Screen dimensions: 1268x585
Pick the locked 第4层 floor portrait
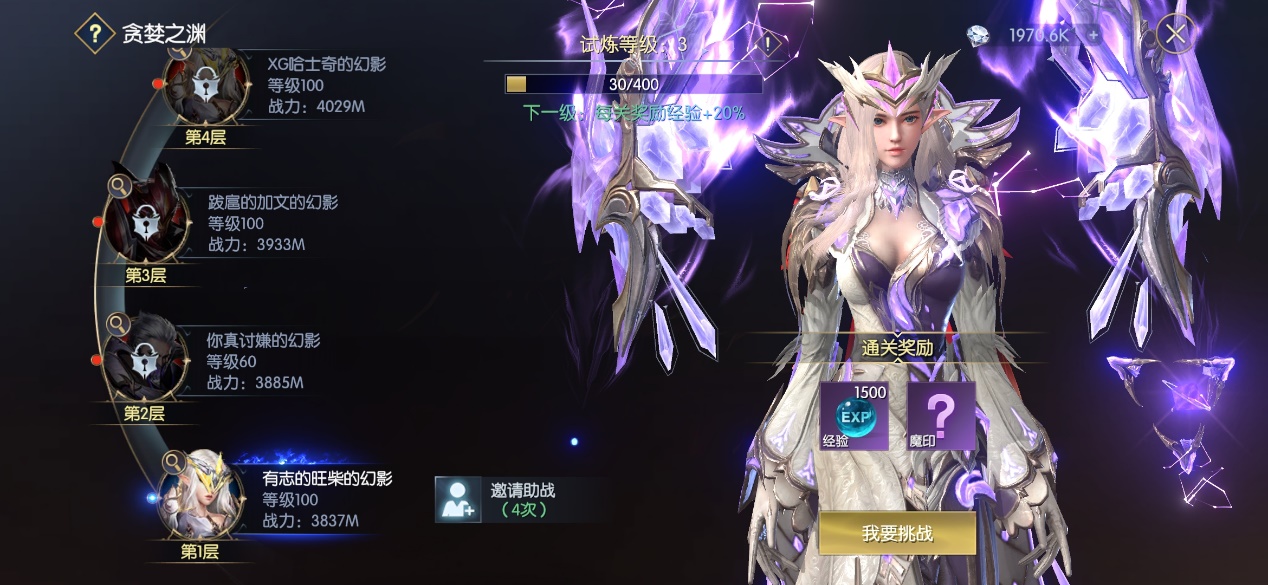(206, 88)
